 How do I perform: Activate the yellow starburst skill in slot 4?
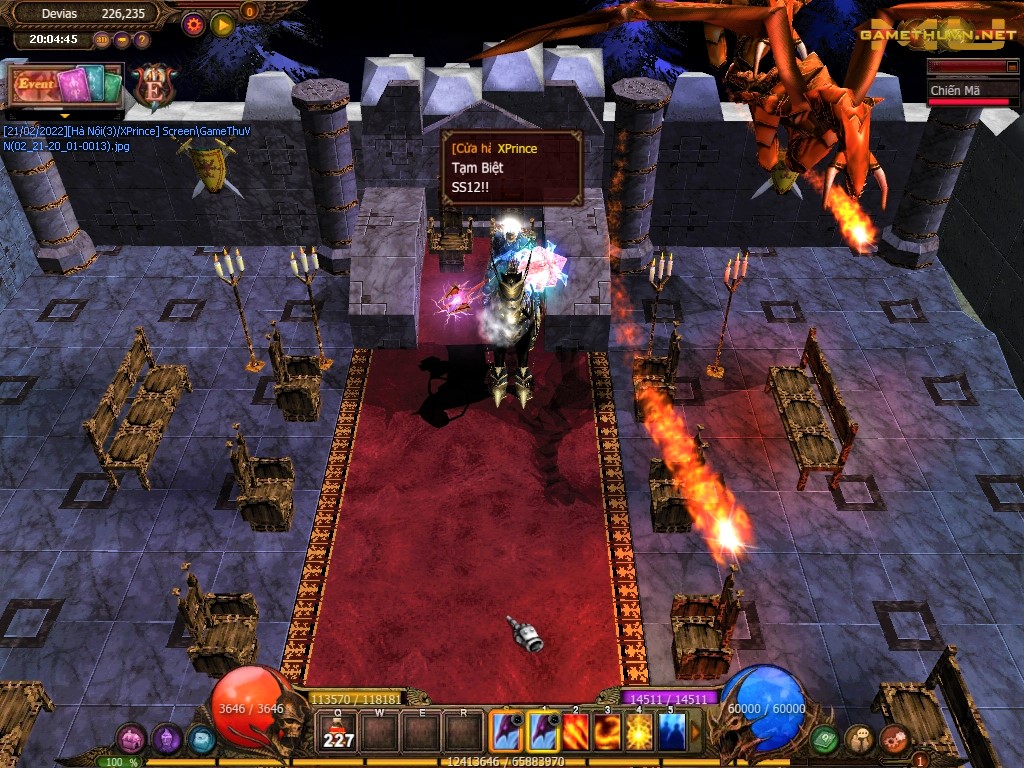[639, 733]
